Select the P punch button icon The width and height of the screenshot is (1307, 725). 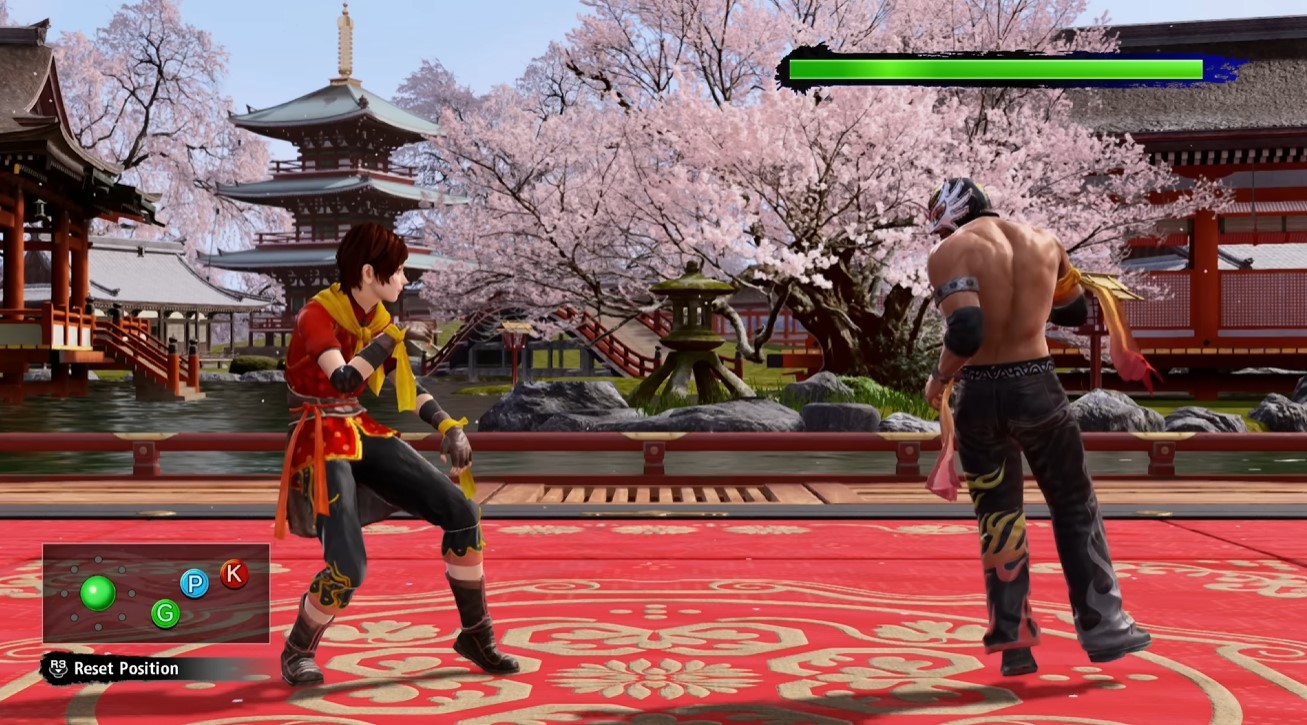(195, 583)
